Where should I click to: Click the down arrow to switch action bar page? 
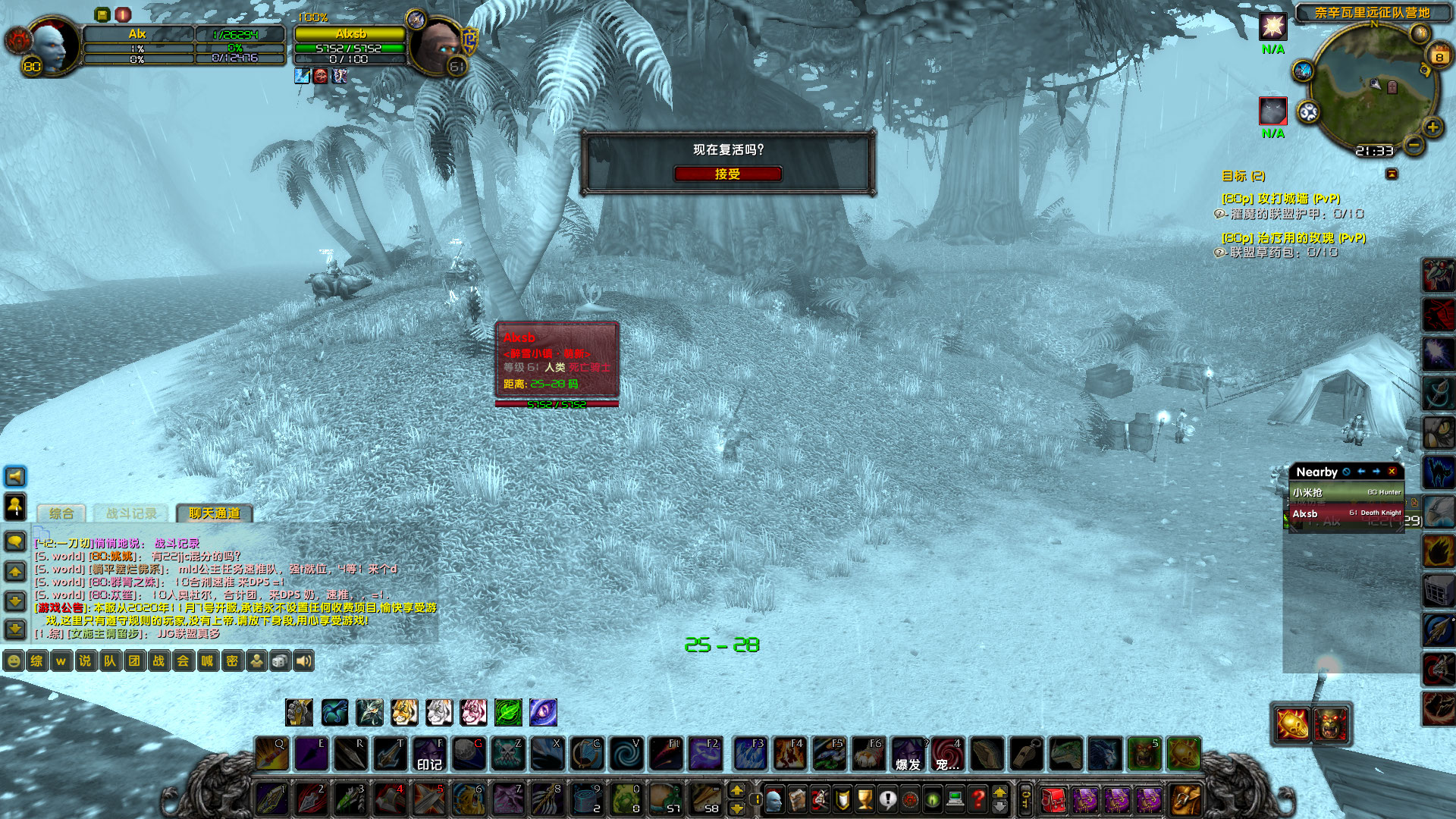tap(737, 808)
